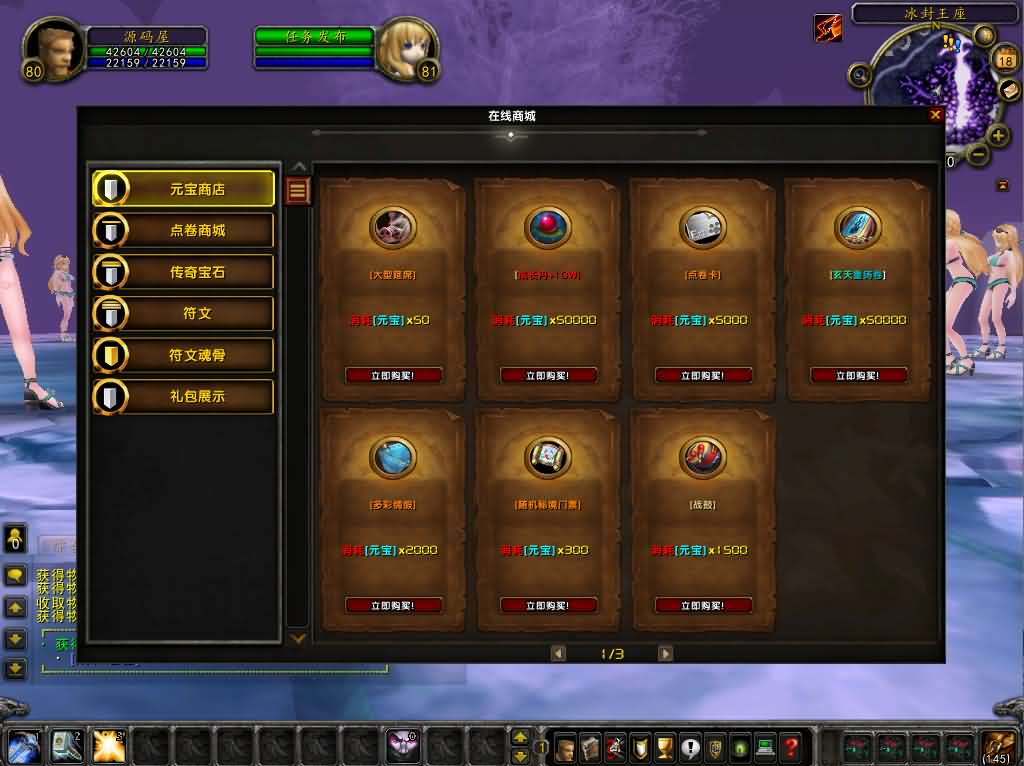Close the 在线商城 shop window

pyautogui.click(x=935, y=115)
